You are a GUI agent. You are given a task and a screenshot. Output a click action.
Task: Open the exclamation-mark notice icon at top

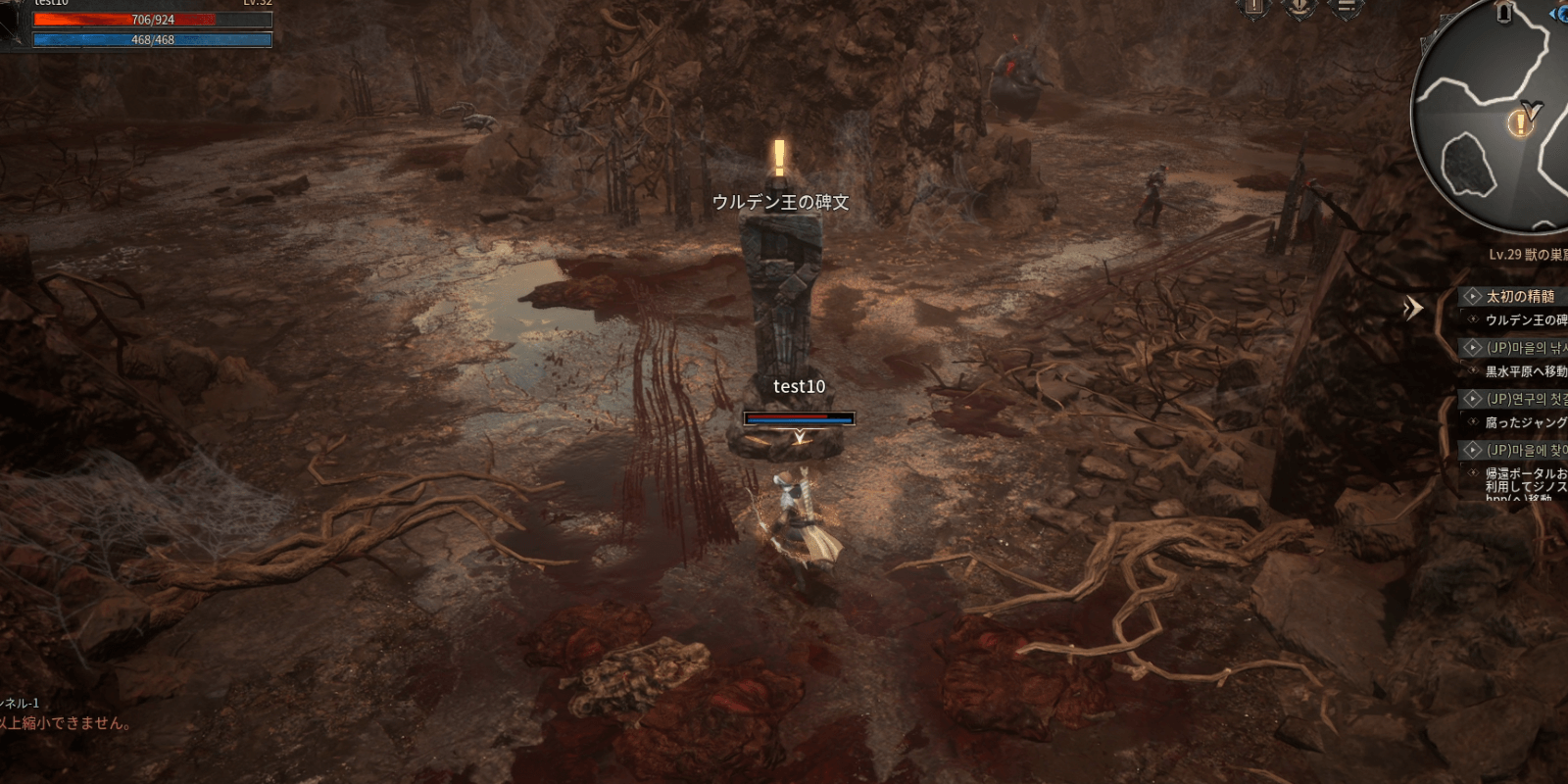tap(1254, 8)
